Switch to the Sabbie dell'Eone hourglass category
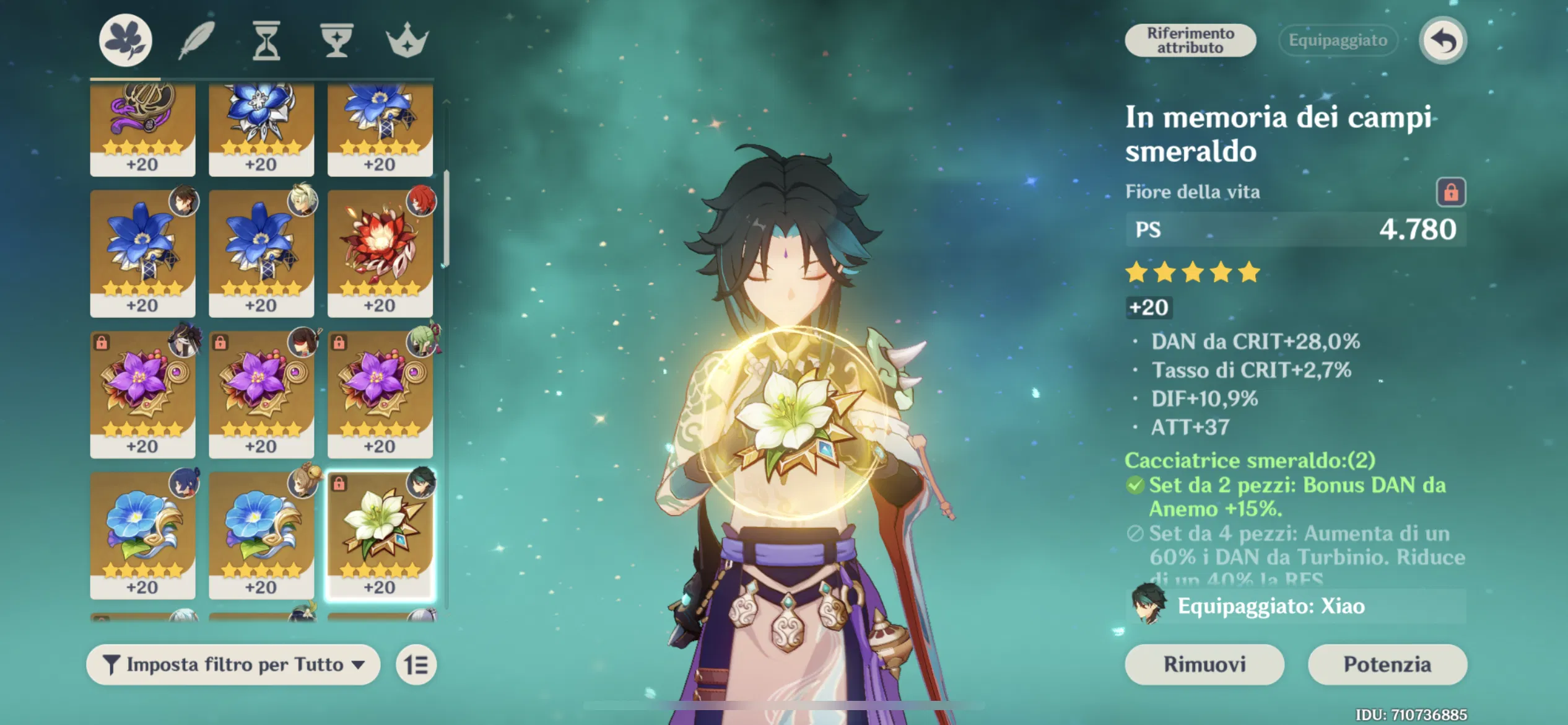This screenshot has width=1568, height=725. 266,40
